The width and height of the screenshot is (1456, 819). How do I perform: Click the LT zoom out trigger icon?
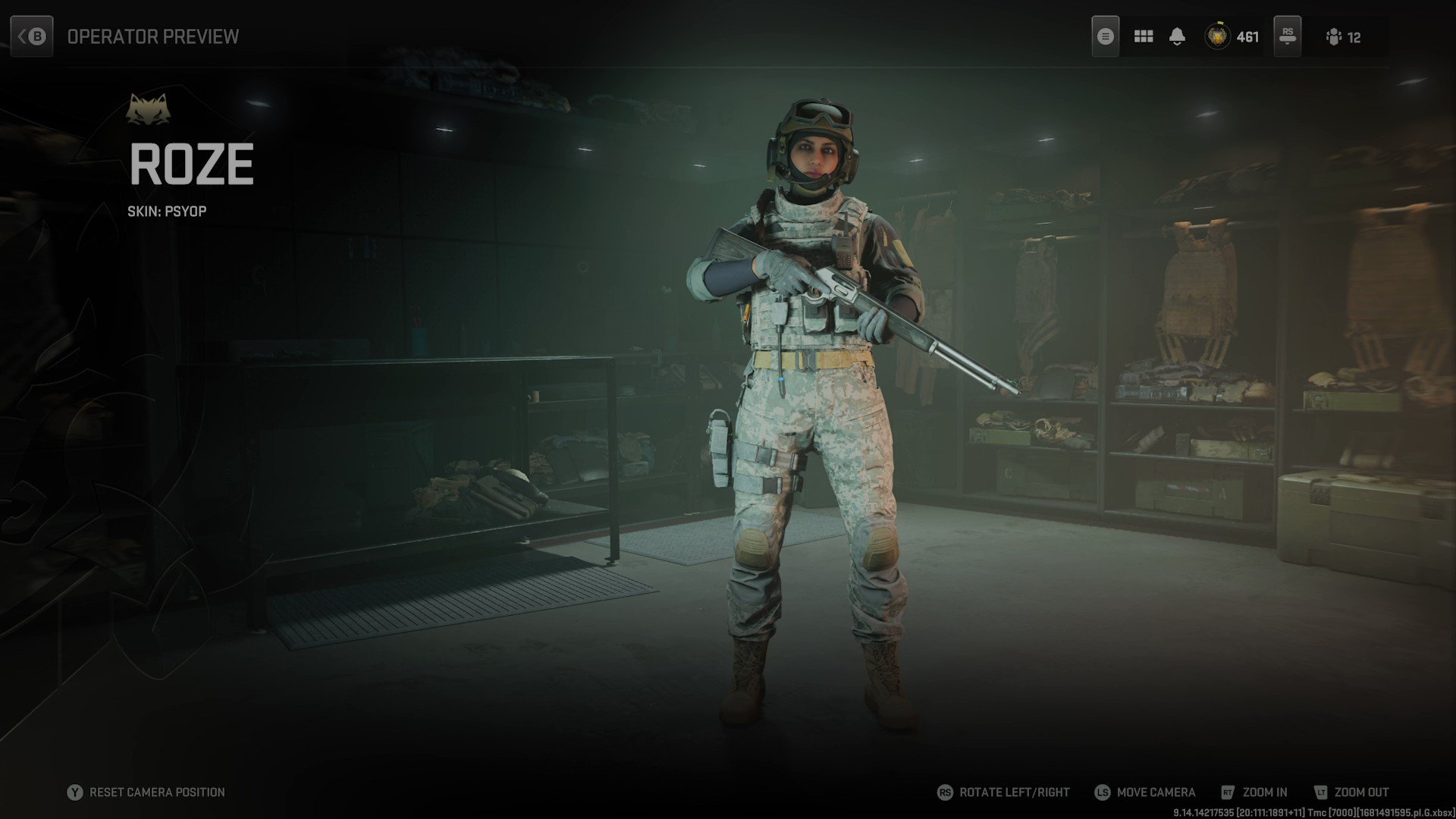[x=1321, y=792]
